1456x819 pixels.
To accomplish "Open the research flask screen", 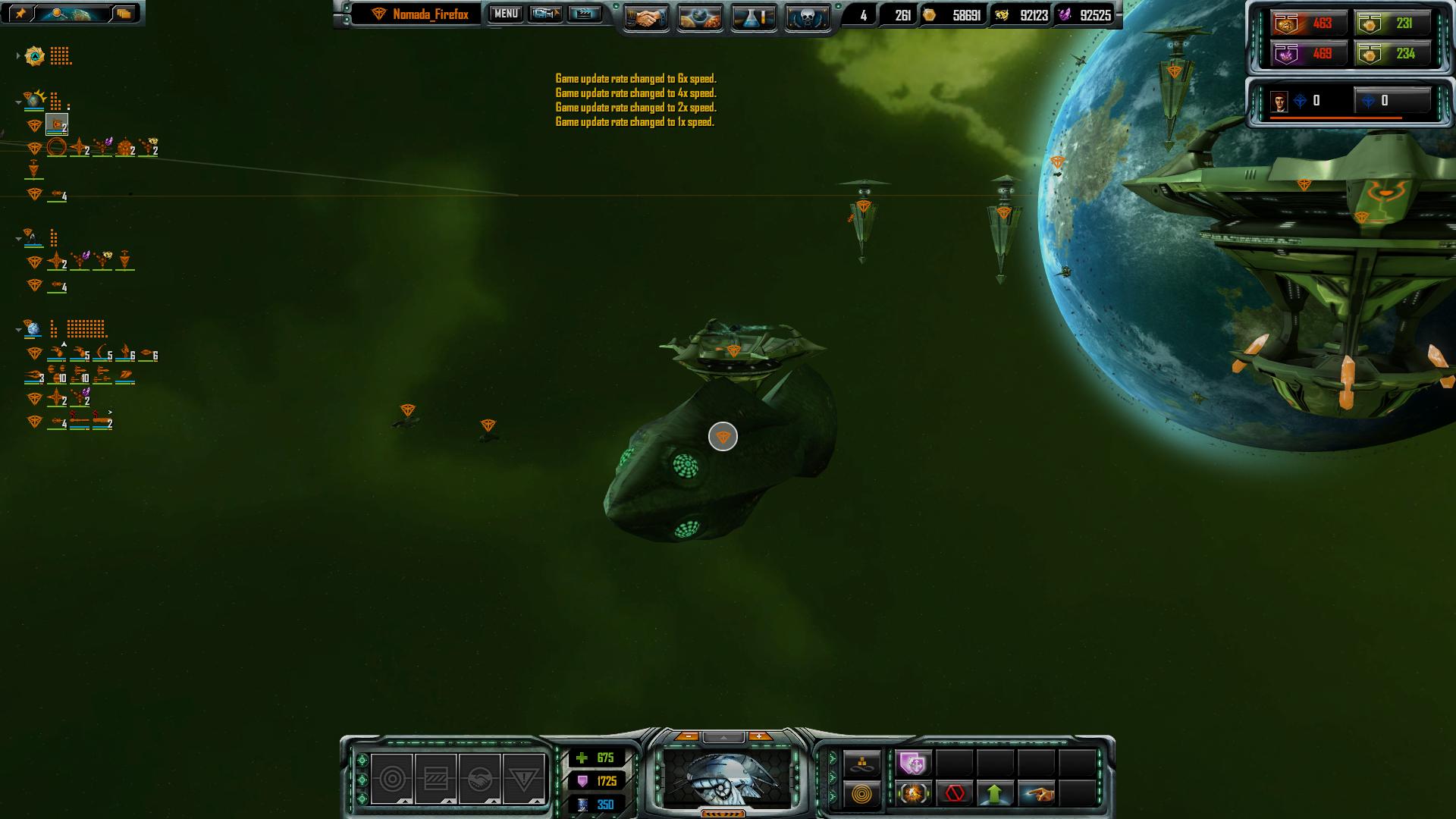I will (x=753, y=17).
